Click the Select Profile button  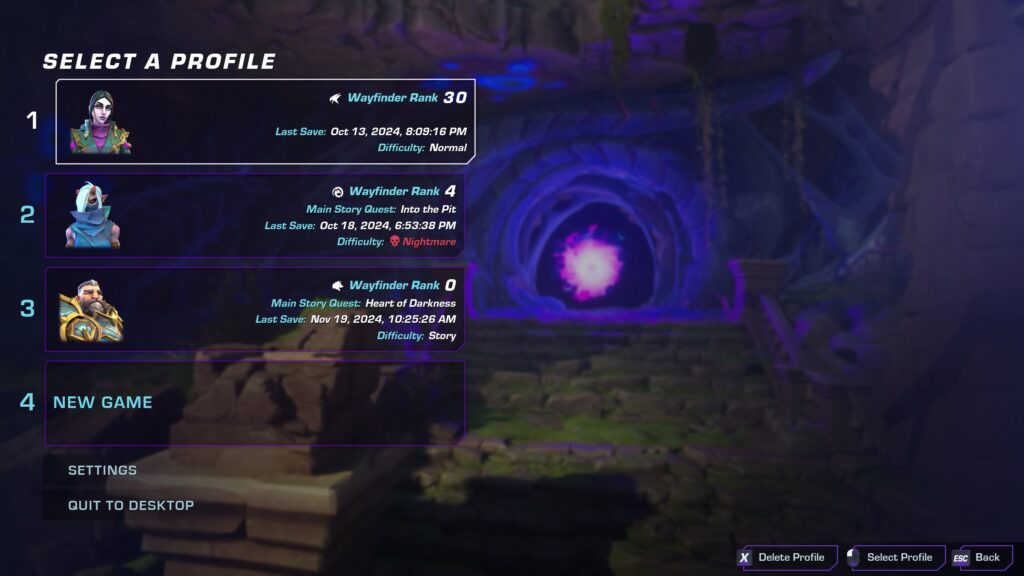click(891, 557)
